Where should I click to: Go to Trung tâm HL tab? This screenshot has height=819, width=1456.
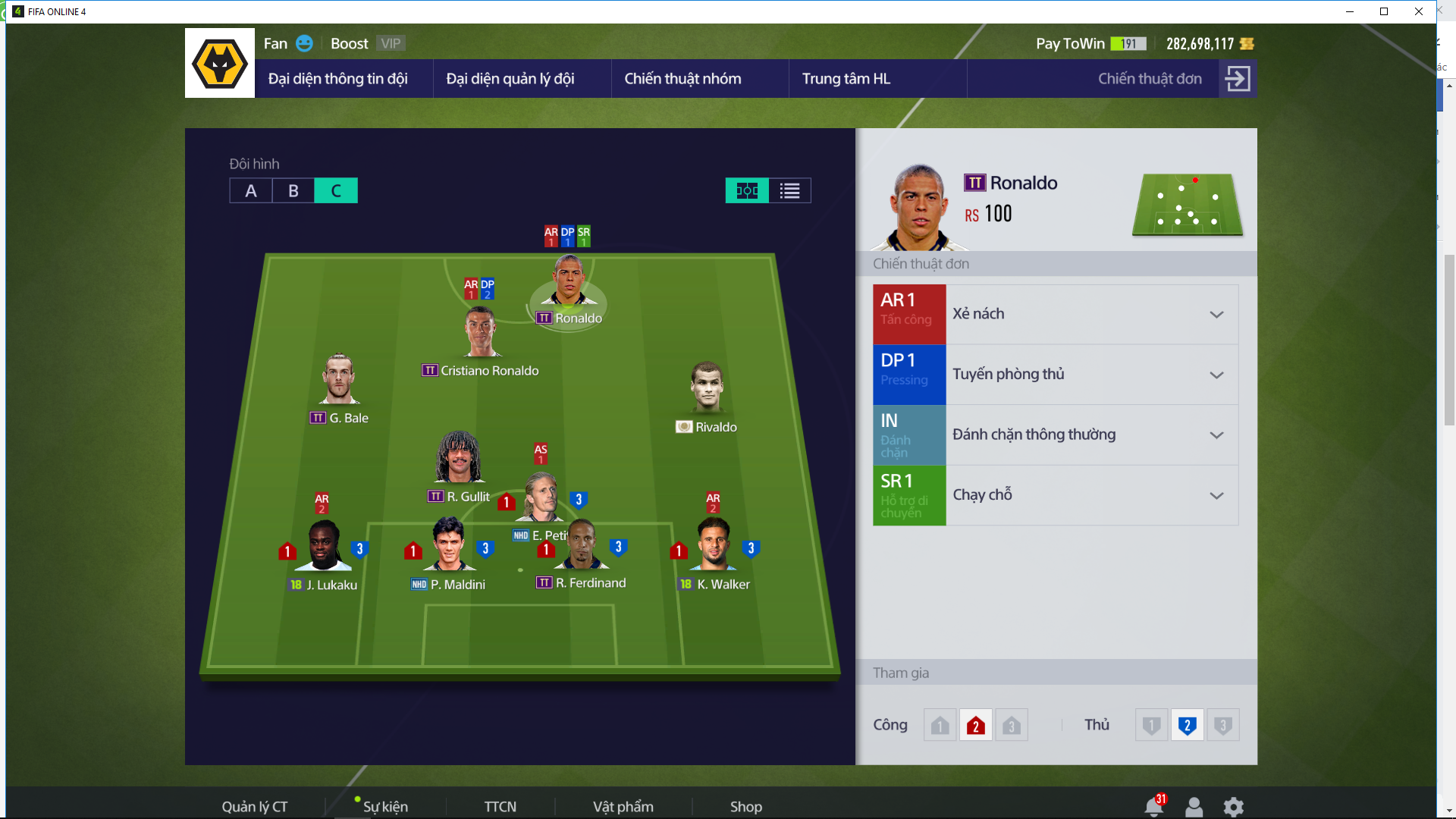coord(846,79)
